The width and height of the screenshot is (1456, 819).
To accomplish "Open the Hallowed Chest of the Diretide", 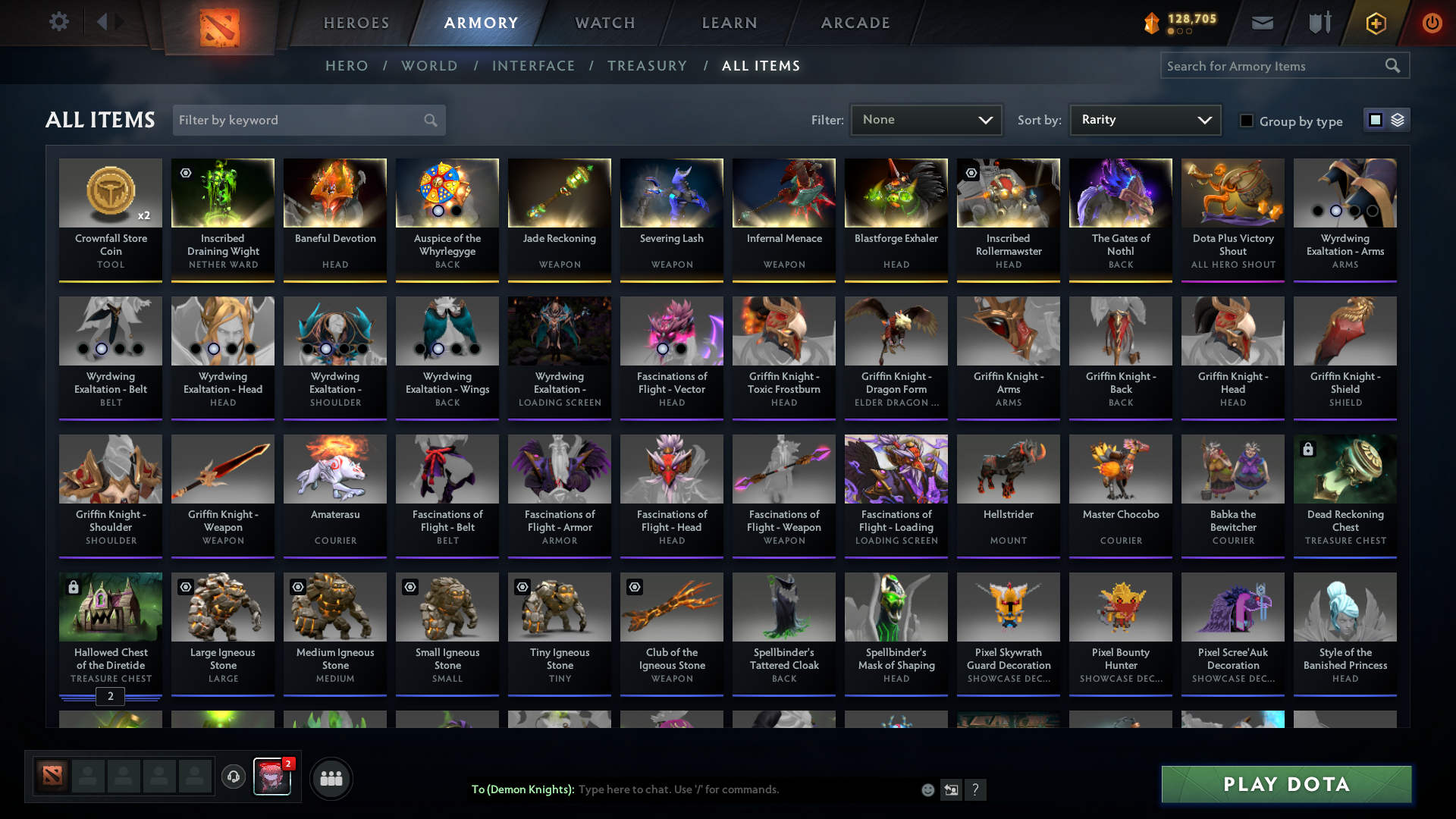I will click(x=110, y=607).
